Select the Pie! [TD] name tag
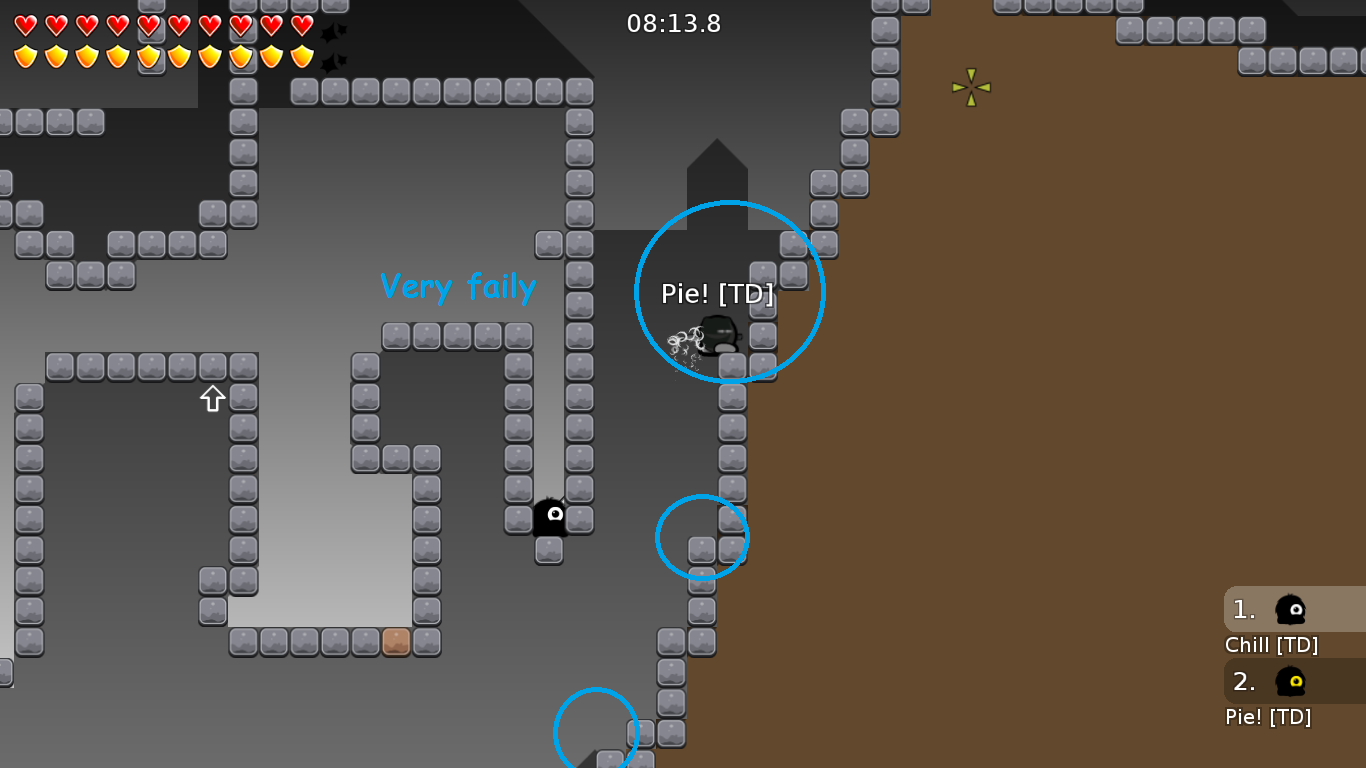The width and height of the screenshot is (1366, 768). [717, 295]
